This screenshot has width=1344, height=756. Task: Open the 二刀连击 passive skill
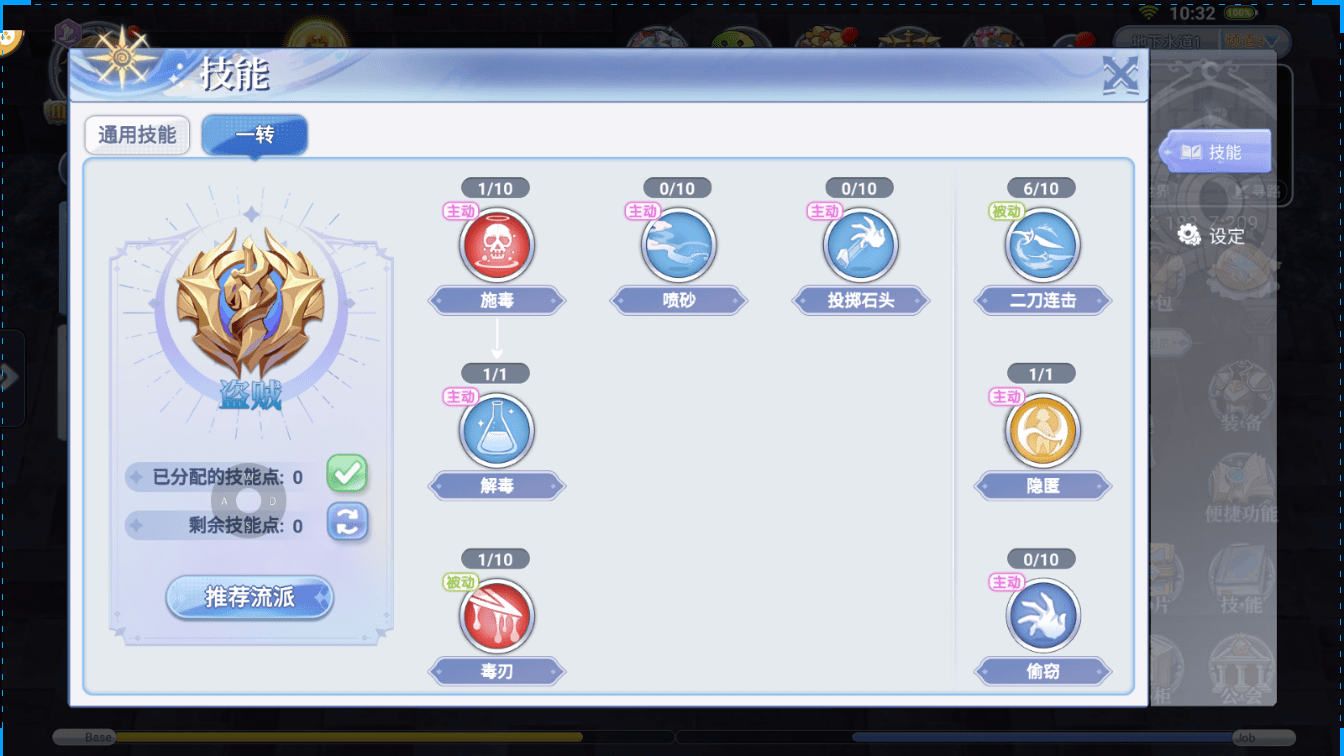click(1042, 246)
